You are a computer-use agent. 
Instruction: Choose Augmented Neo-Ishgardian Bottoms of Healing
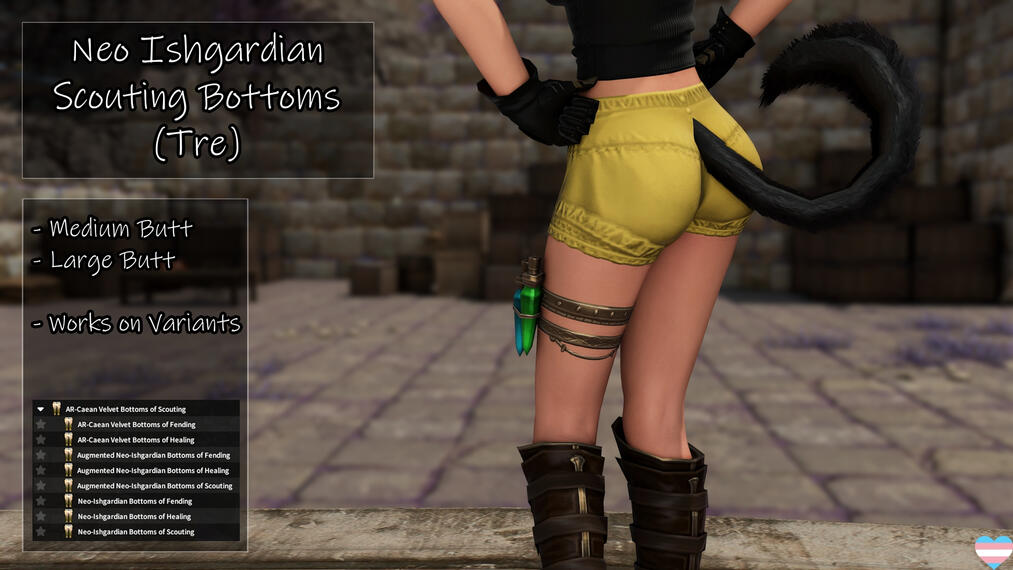coord(153,470)
